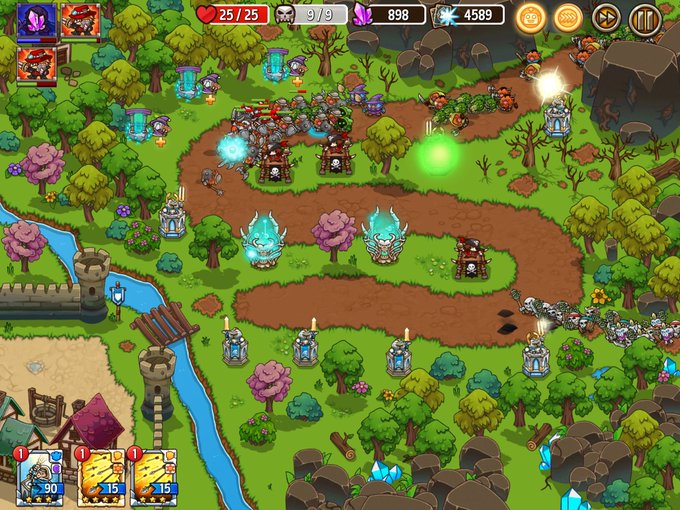Toggle the robot auto-play button
Screen dimensions: 680x510
click(530, 16)
